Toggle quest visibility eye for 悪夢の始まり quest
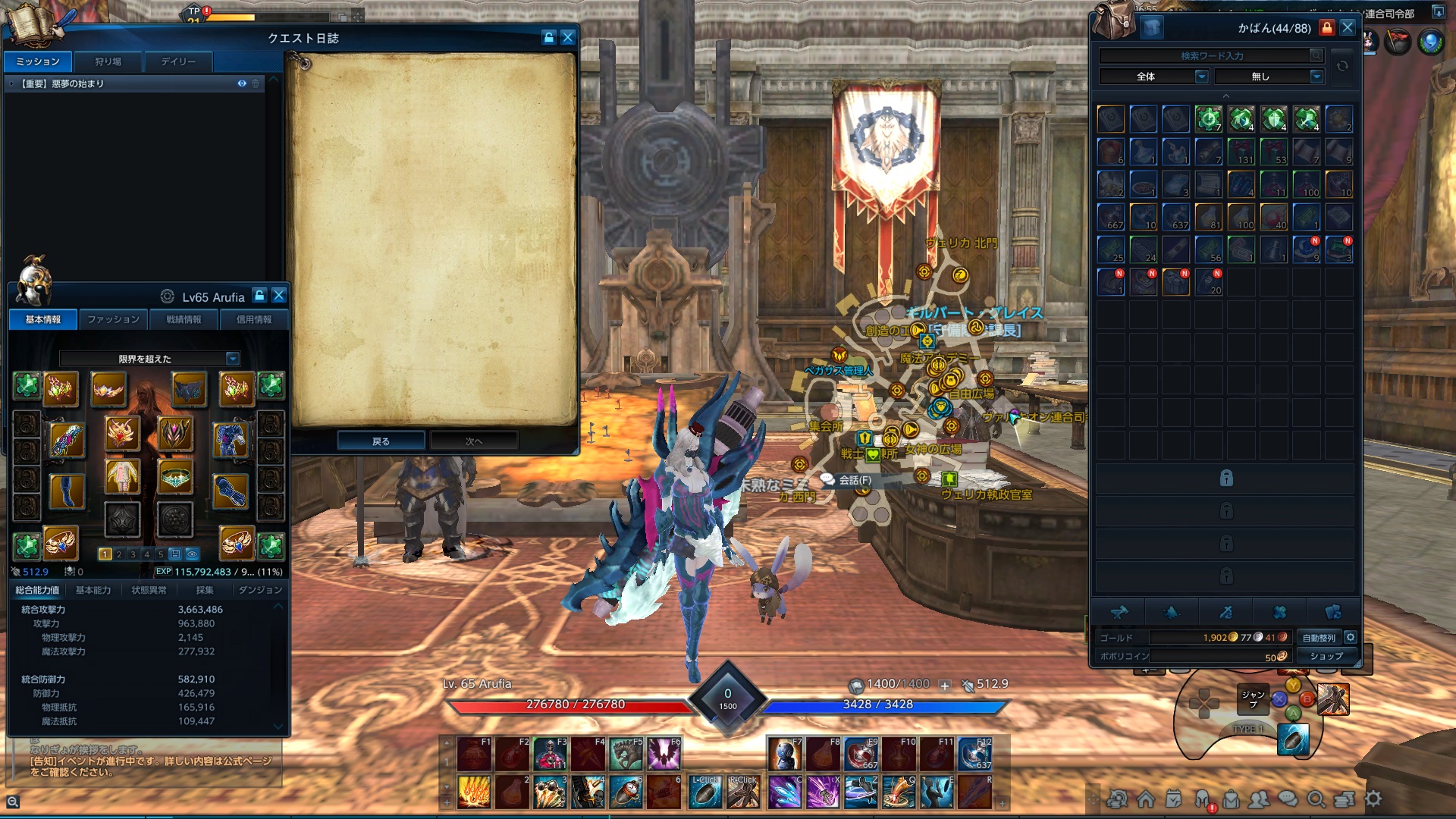The image size is (1456, 819). 242,84
